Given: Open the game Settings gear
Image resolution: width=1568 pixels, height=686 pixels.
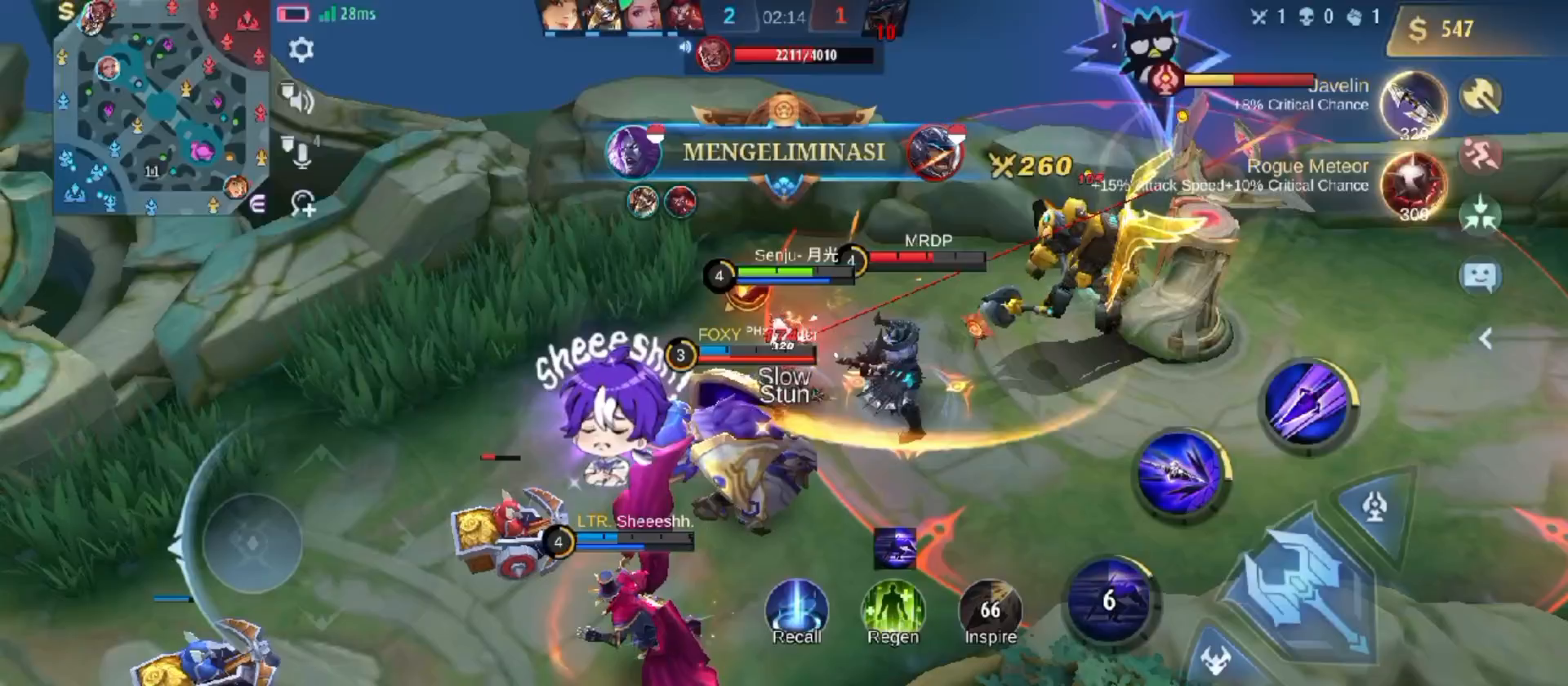Looking at the screenshot, I should click(x=302, y=51).
